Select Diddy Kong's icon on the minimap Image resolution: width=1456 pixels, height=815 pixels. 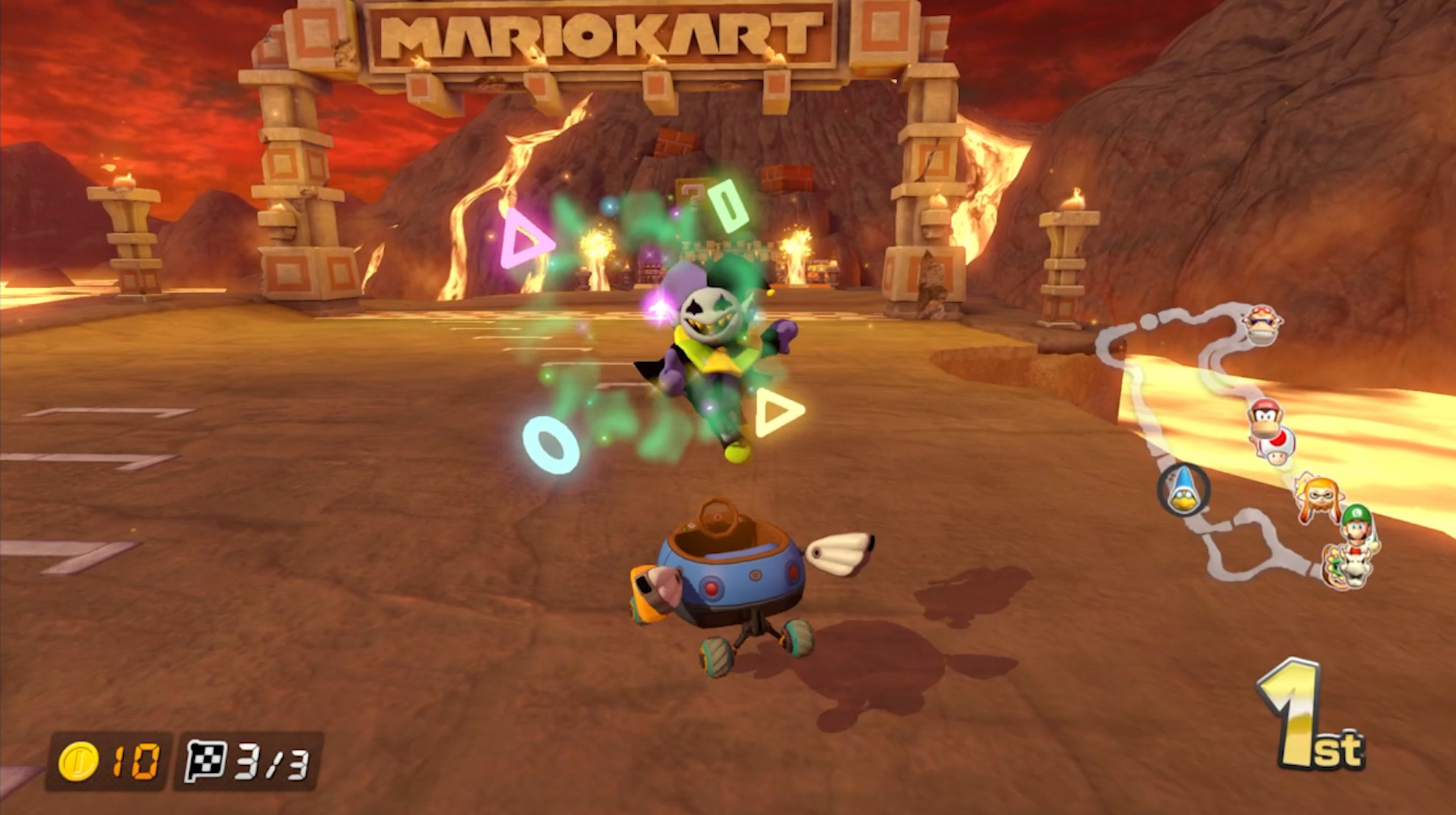(1265, 417)
